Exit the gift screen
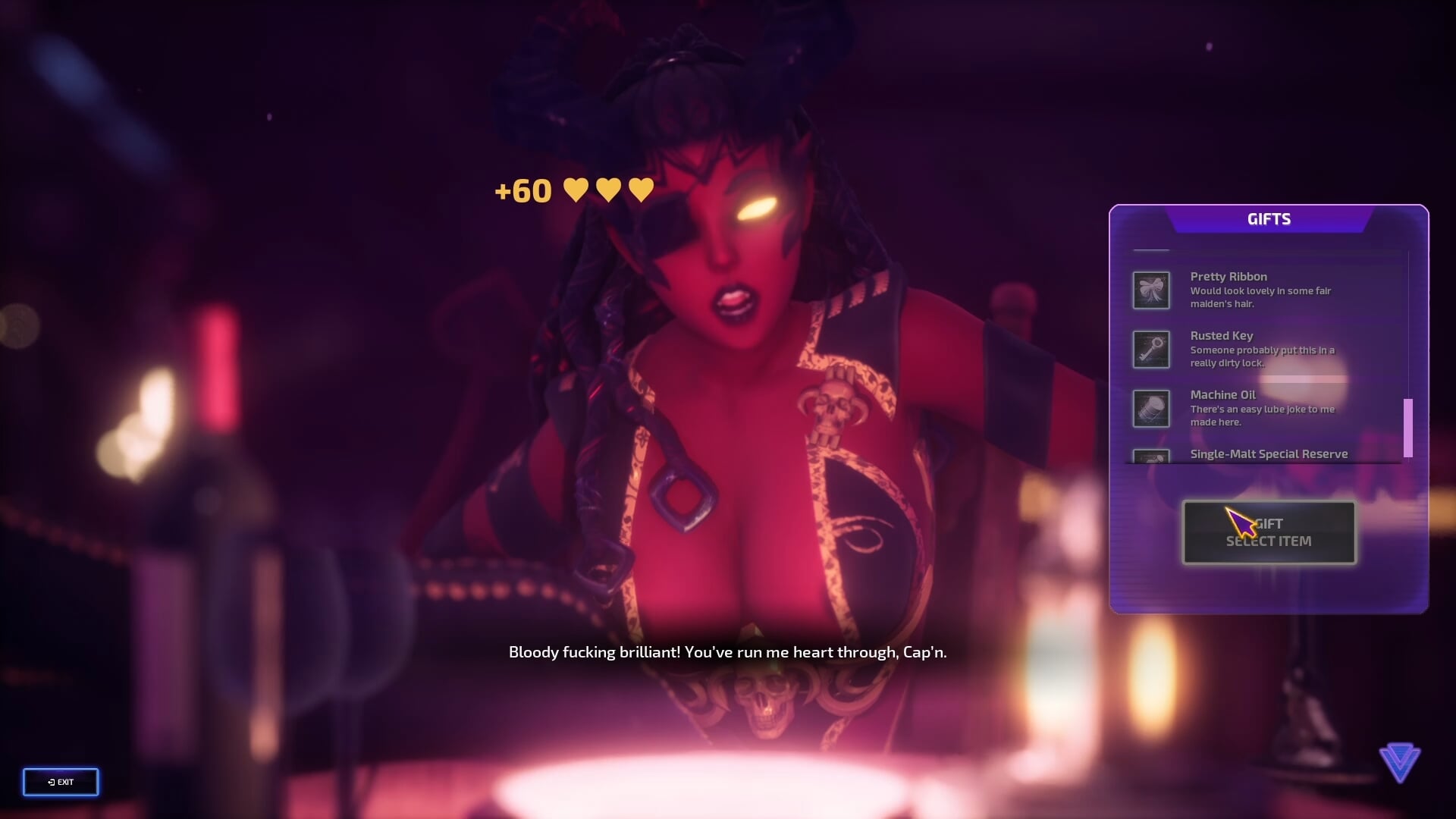This screenshot has height=819, width=1456. 61,782
